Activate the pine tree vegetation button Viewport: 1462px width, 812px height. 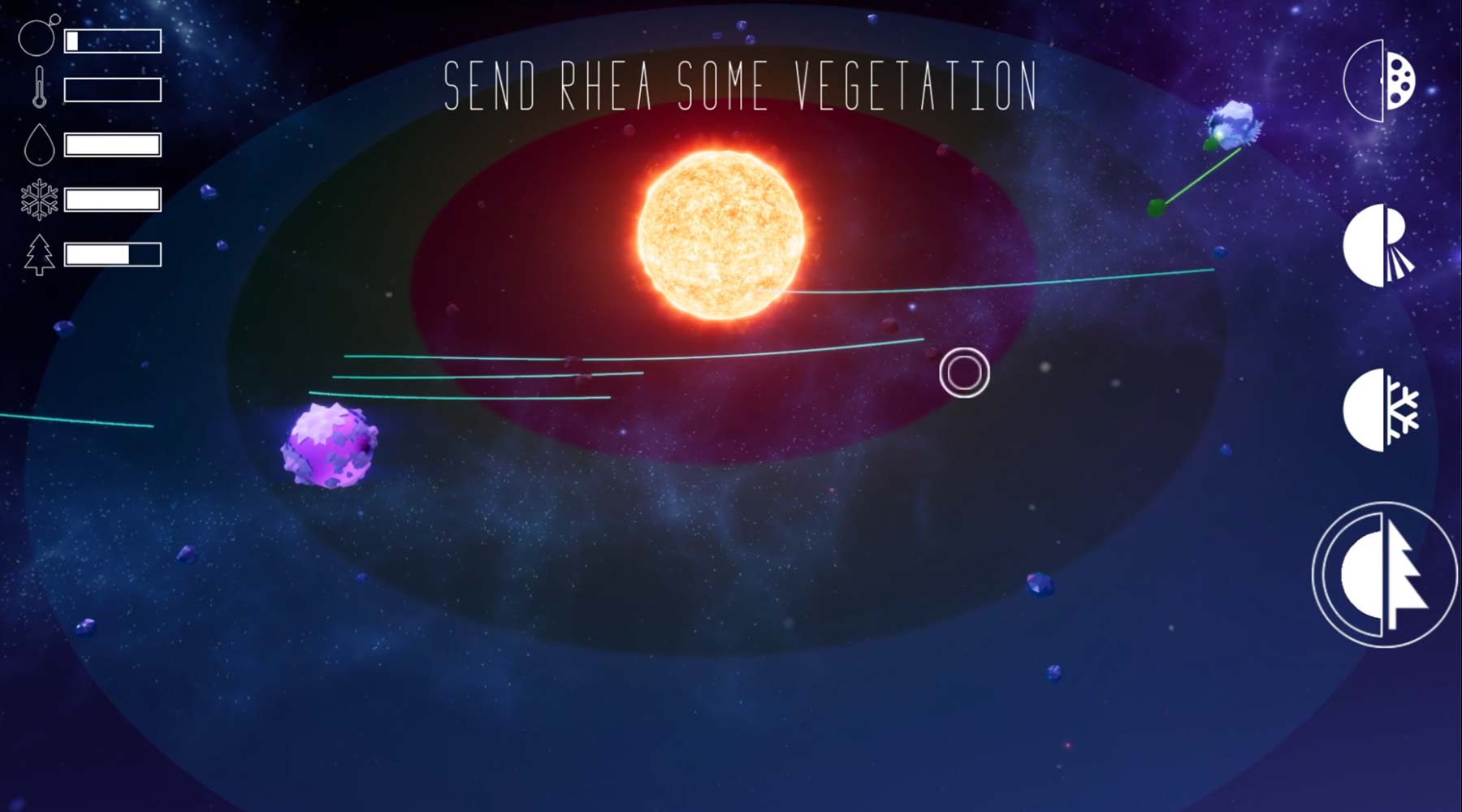tap(1384, 575)
